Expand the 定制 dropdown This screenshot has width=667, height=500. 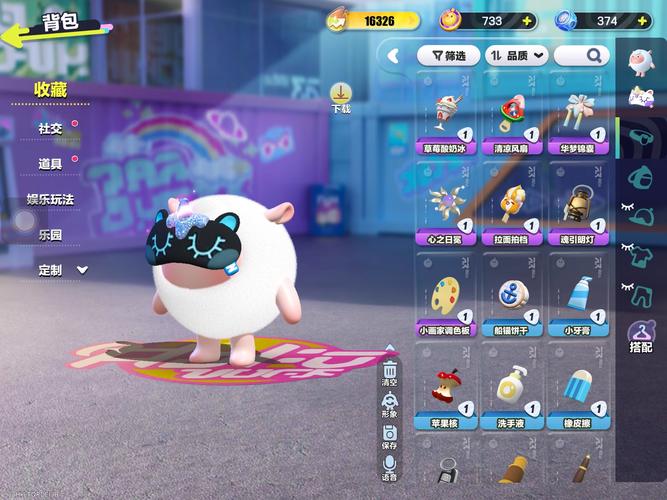coord(63,270)
